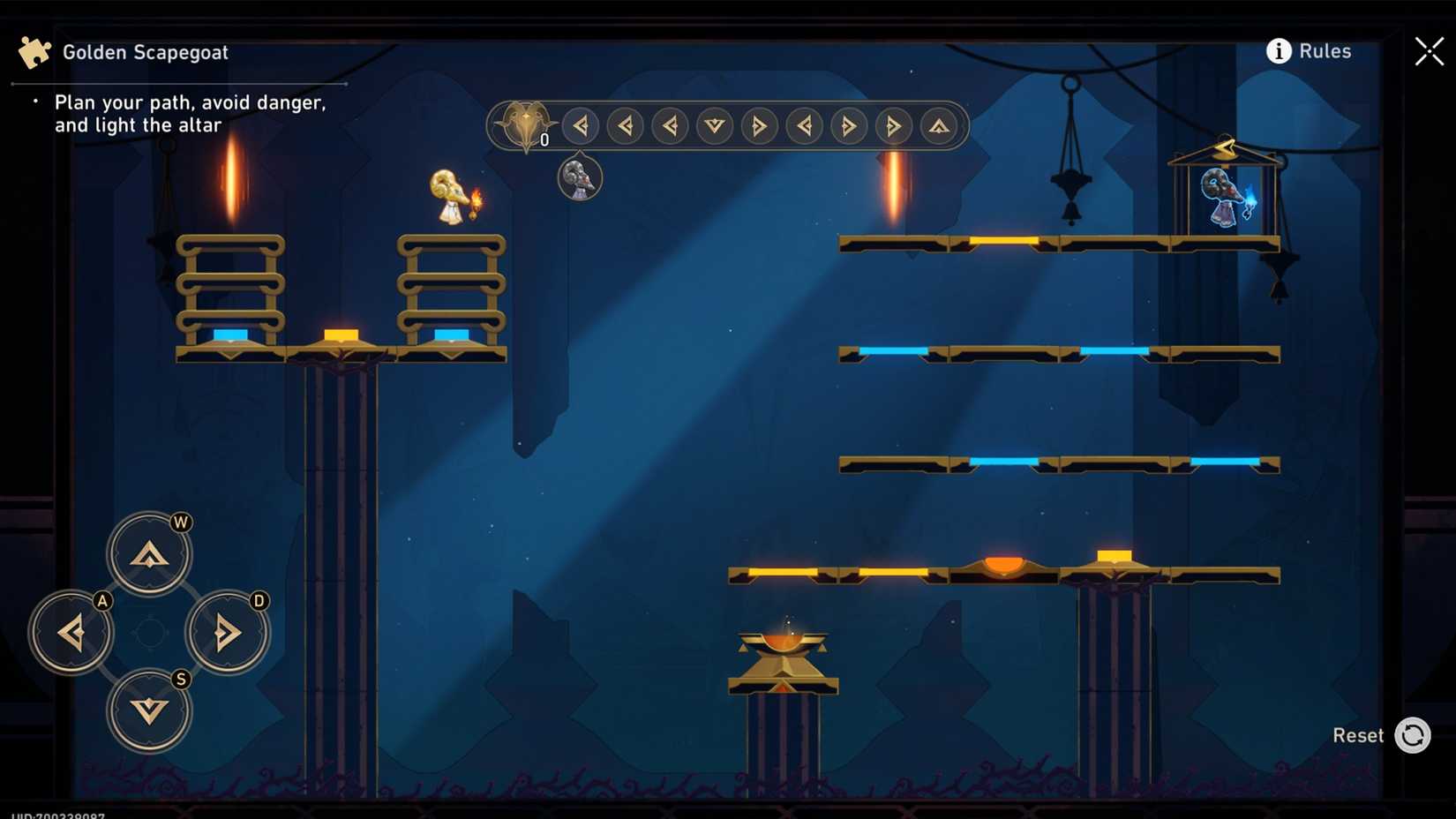Viewport: 1456px width, 819px height.
Task: Close the Golden Scapegoat puzzle
Action: click(x=1428, y=51)
